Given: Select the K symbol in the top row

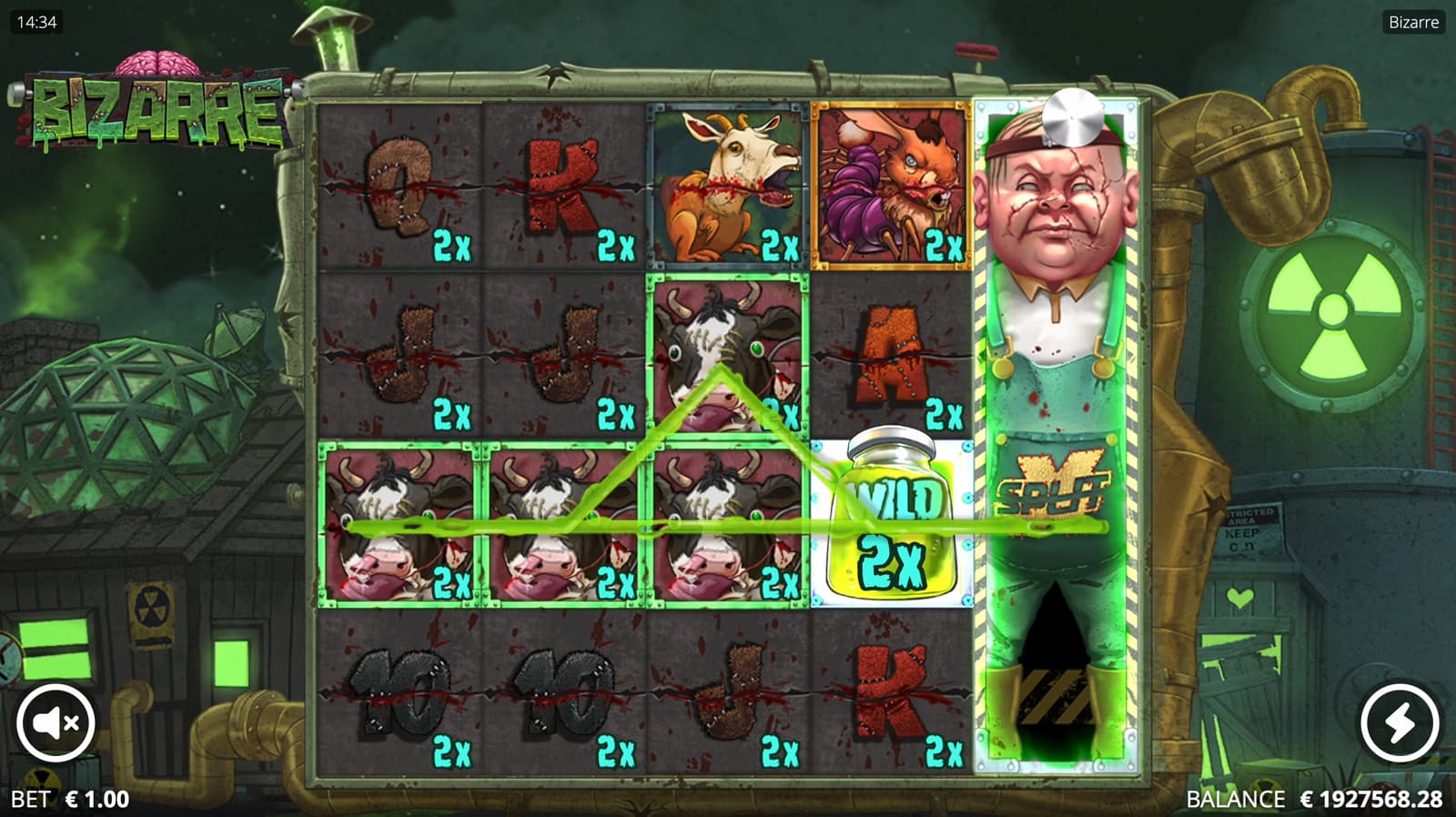Looking at the screenshot, I should [x=560, y=182].
